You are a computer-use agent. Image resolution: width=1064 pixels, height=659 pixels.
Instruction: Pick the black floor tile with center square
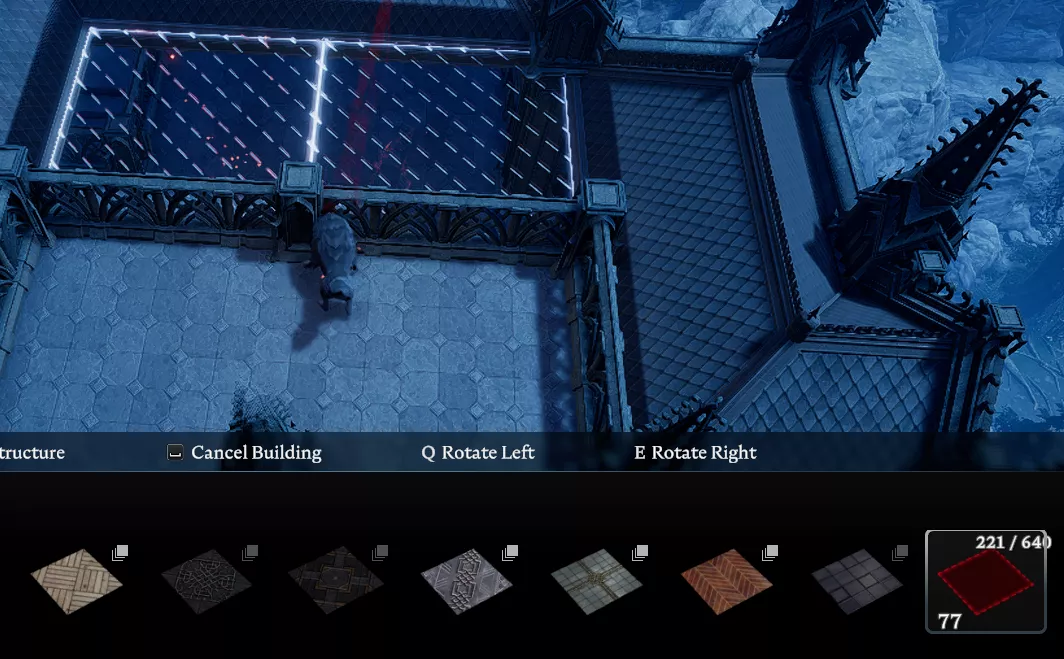point(336,581)
